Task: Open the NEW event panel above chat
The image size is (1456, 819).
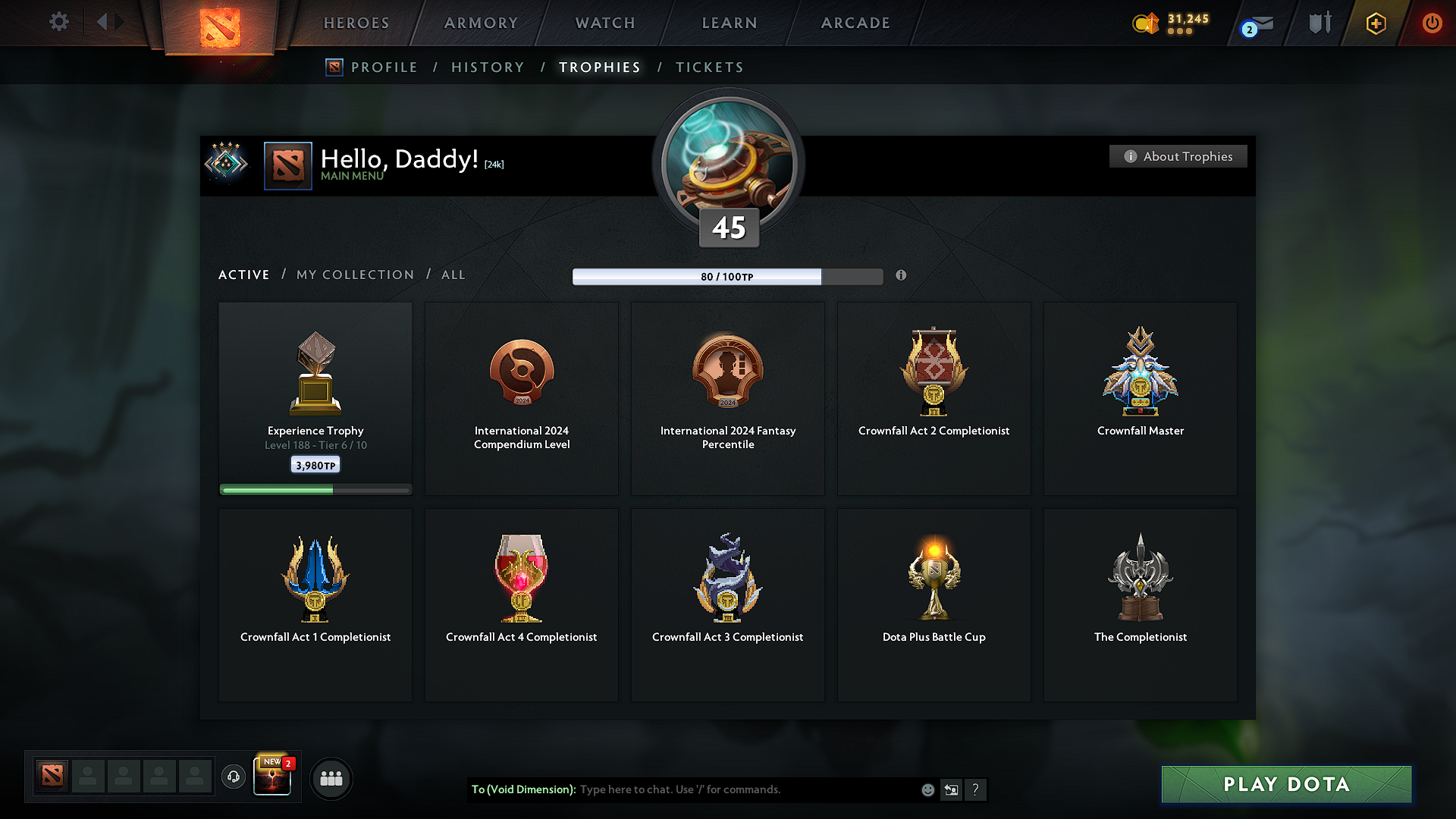Action: point(272,776)
